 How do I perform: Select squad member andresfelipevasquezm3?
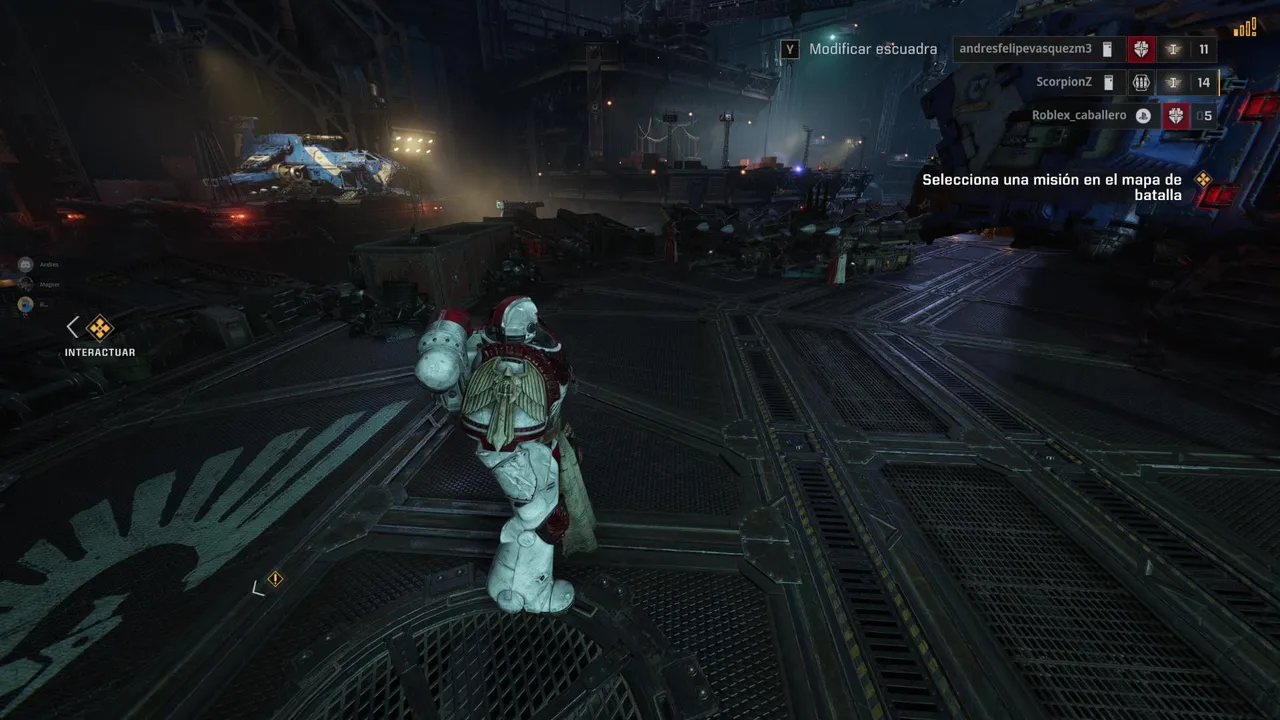[1025, 49]
